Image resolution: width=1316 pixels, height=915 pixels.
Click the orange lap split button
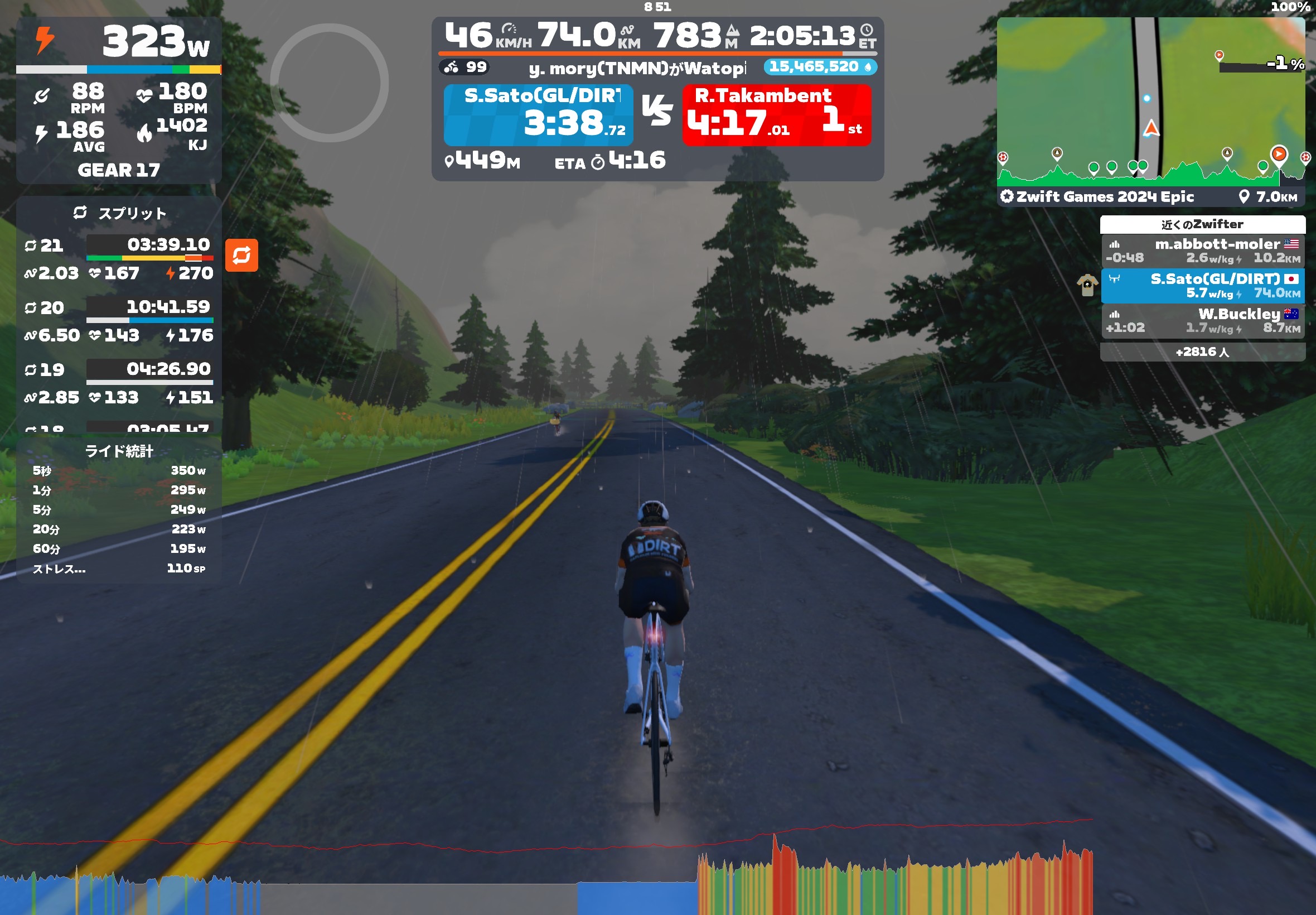point(241,255)
